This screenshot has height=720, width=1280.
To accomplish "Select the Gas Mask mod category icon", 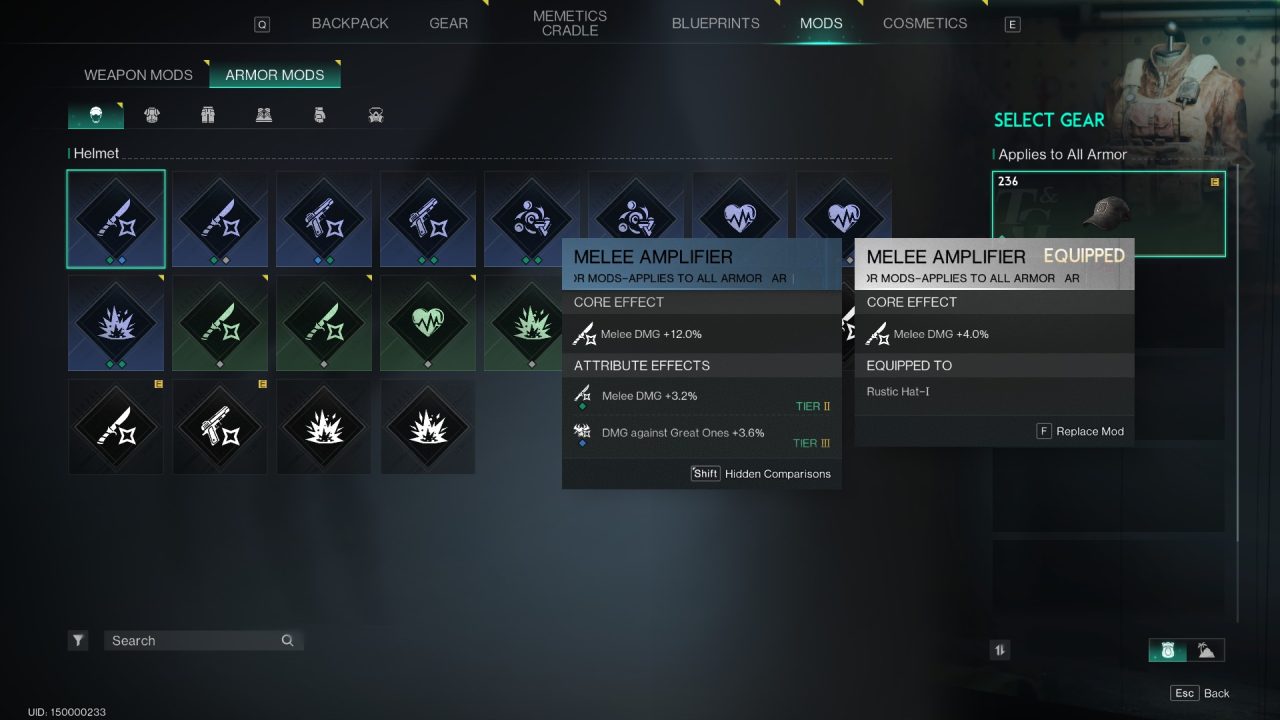I will [x=375, y=115].
